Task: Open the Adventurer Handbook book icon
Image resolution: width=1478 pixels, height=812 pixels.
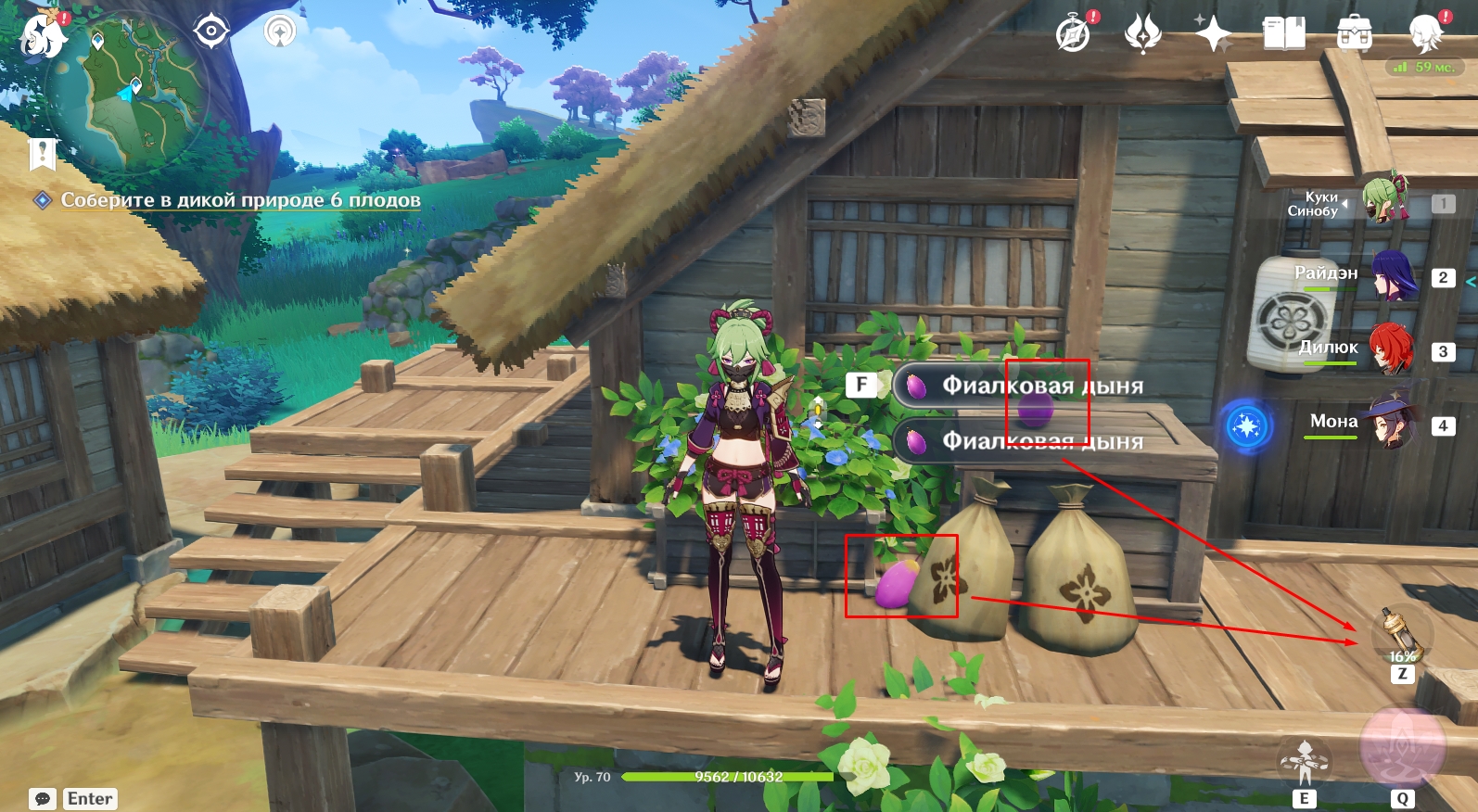Action: pos(1283,34)
